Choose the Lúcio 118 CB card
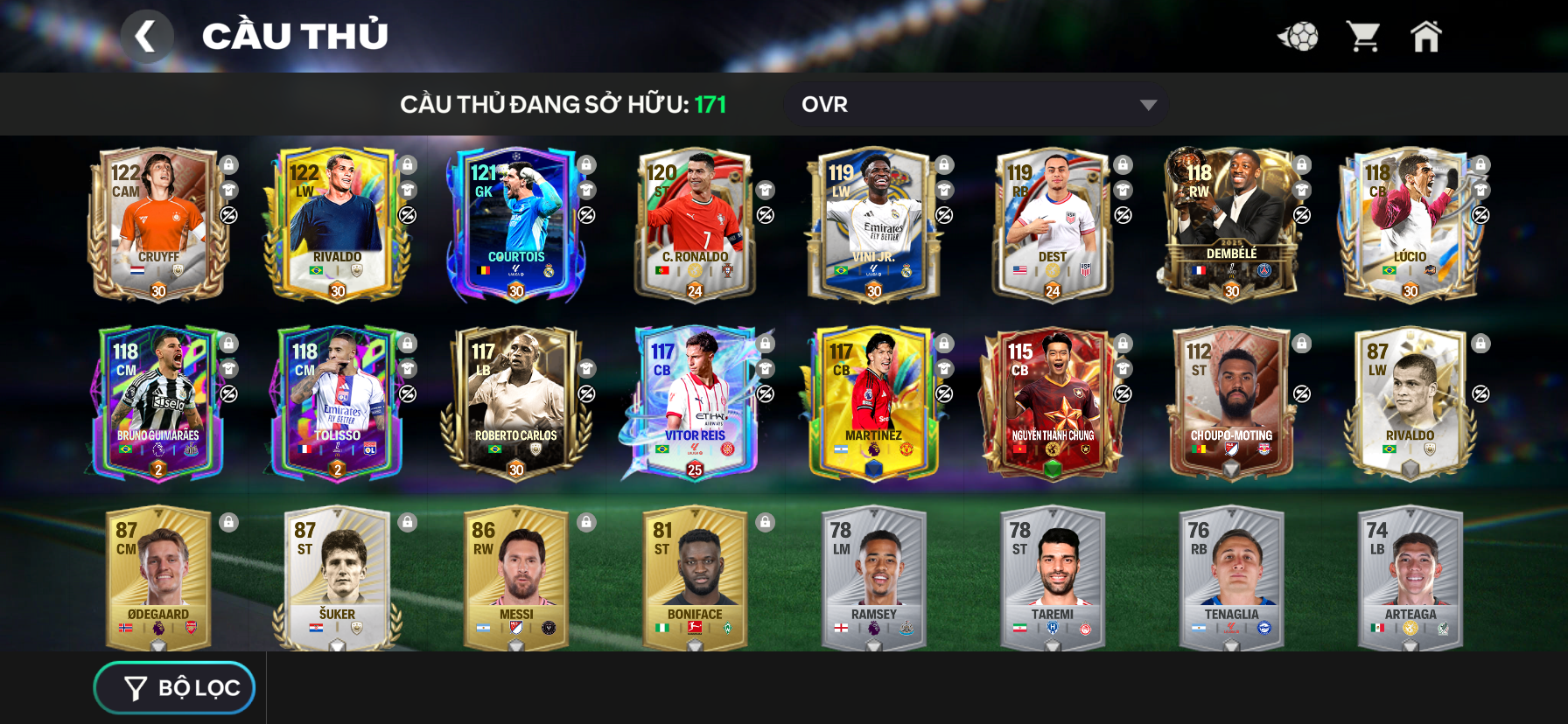The height and width of the screenshot is (724, 1568). [x=1410, y=225]
